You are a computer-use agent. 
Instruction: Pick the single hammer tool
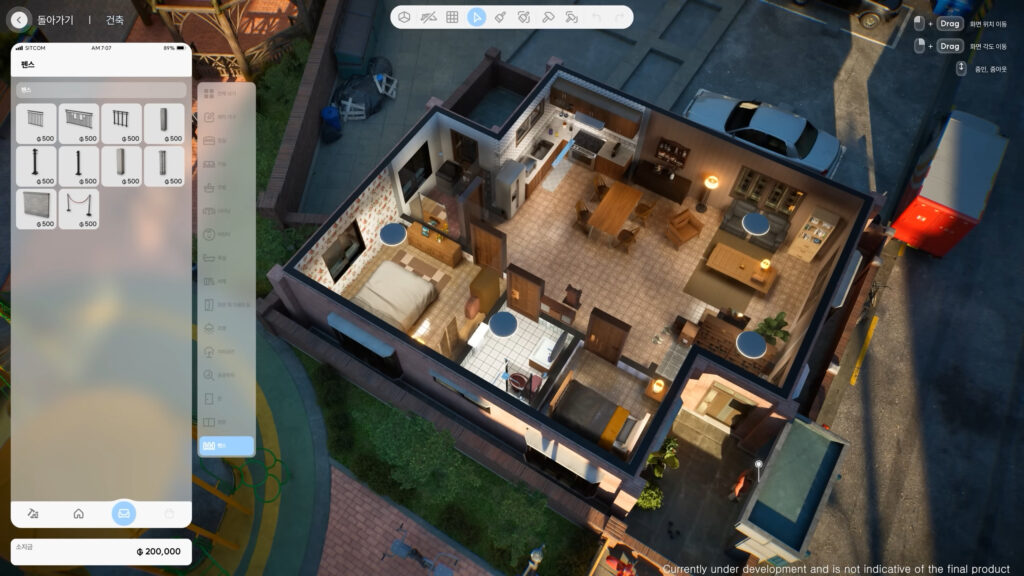(x=548, y=17)
